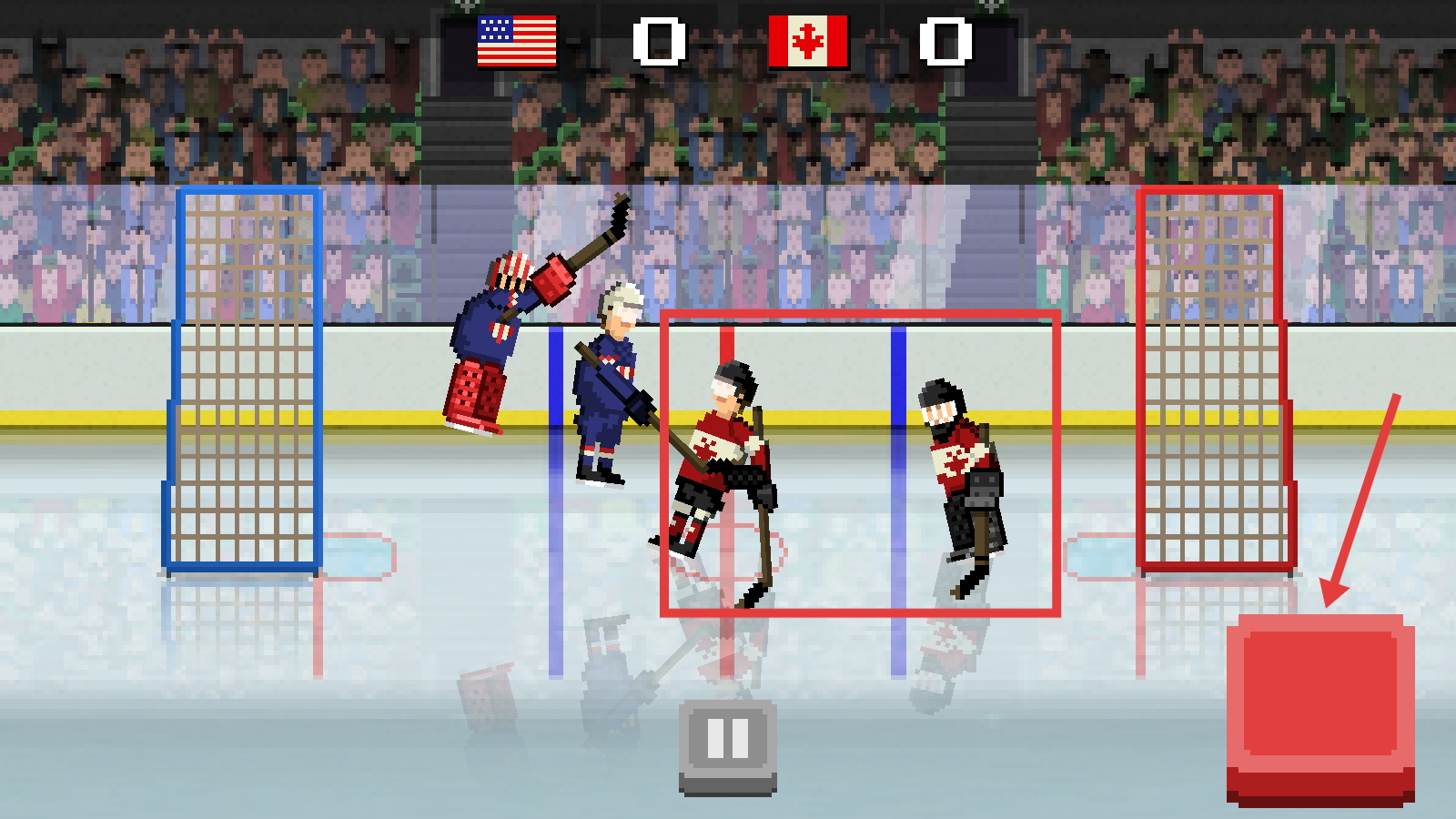The height and width of the screenshot is (819, 1456).
Task: Pause the game with the pause button
Action: pos(728,743)
